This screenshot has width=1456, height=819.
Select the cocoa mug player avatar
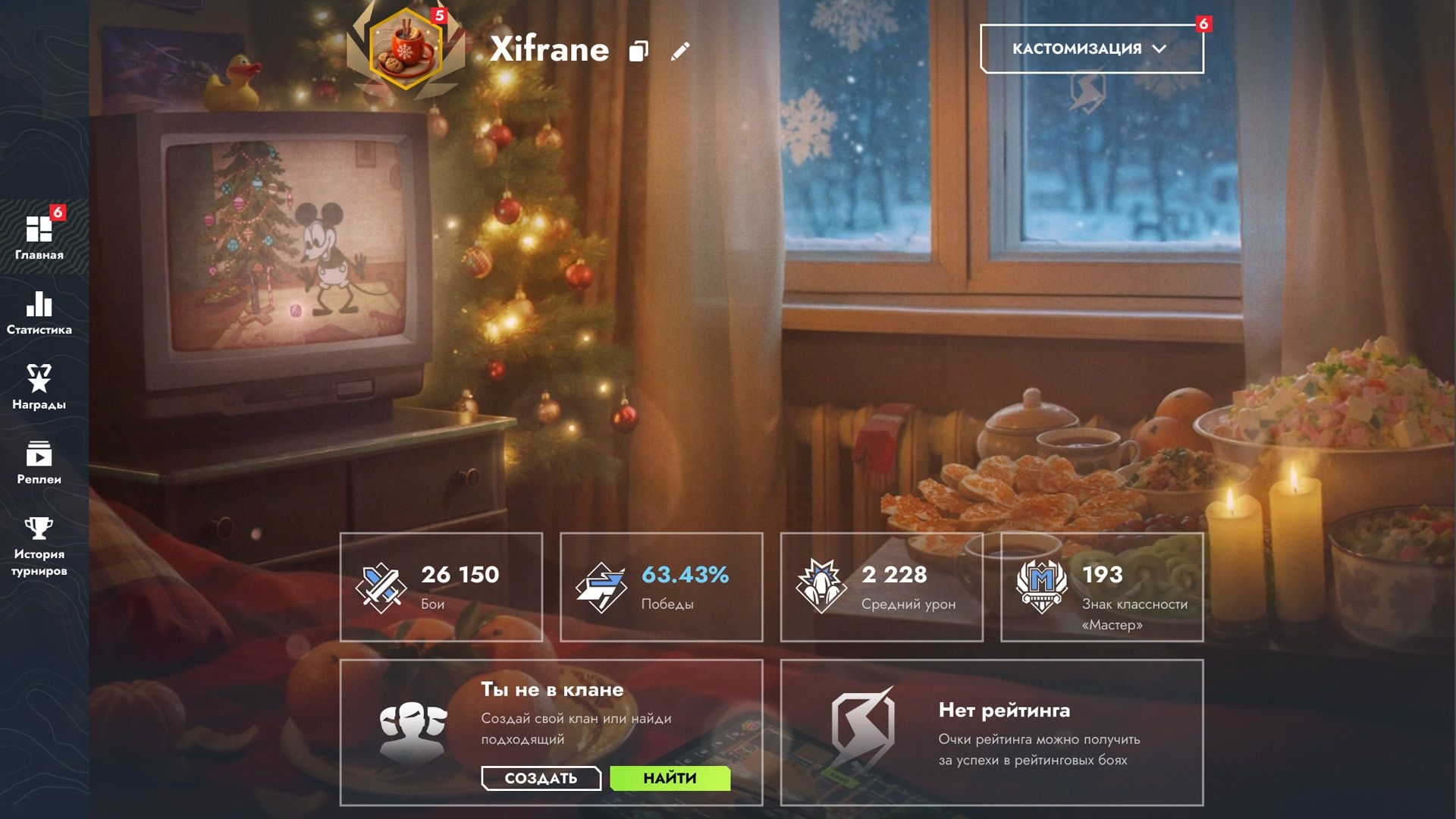point(406,49)
